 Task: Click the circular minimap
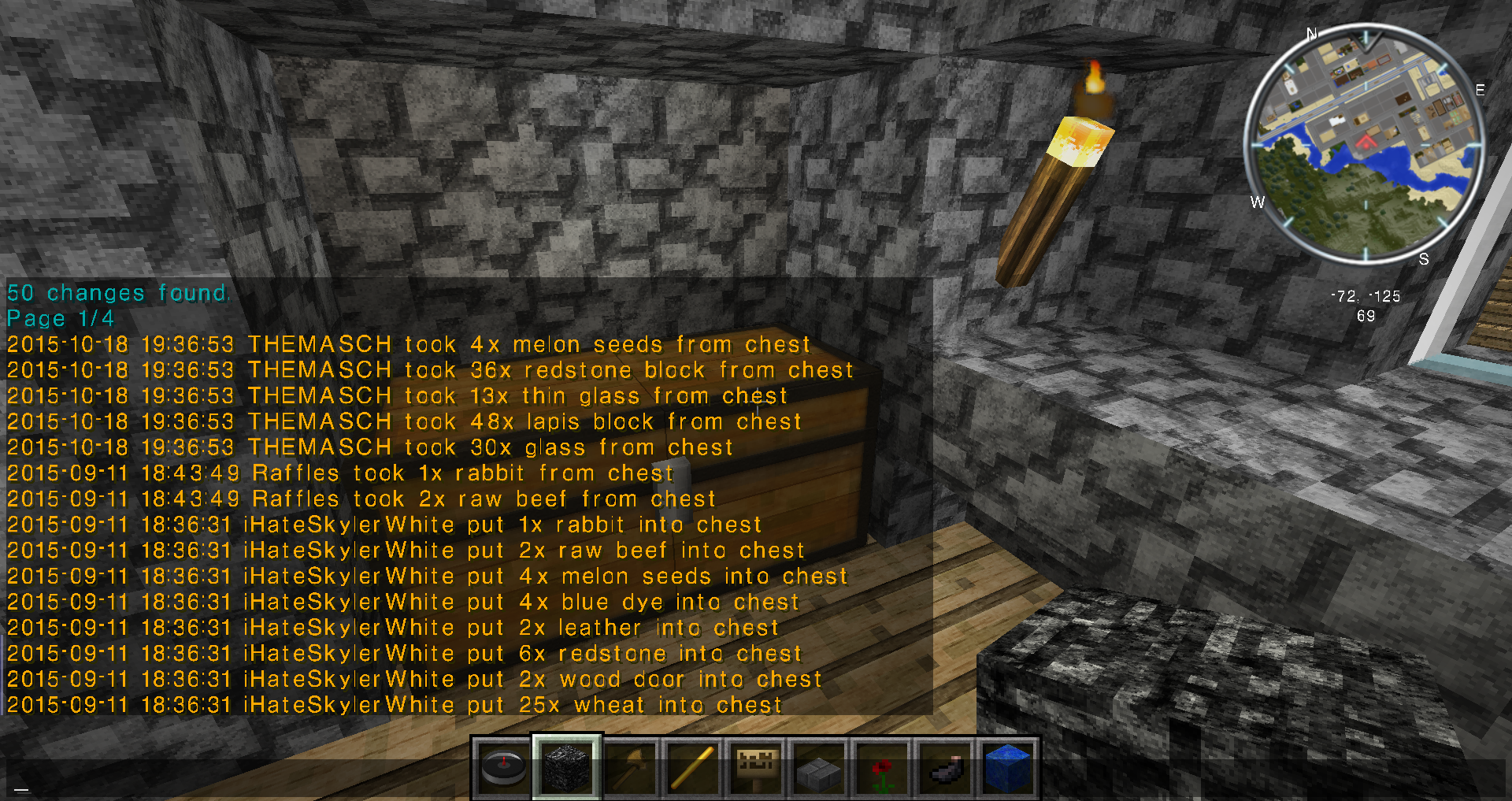coord(1364,144)
